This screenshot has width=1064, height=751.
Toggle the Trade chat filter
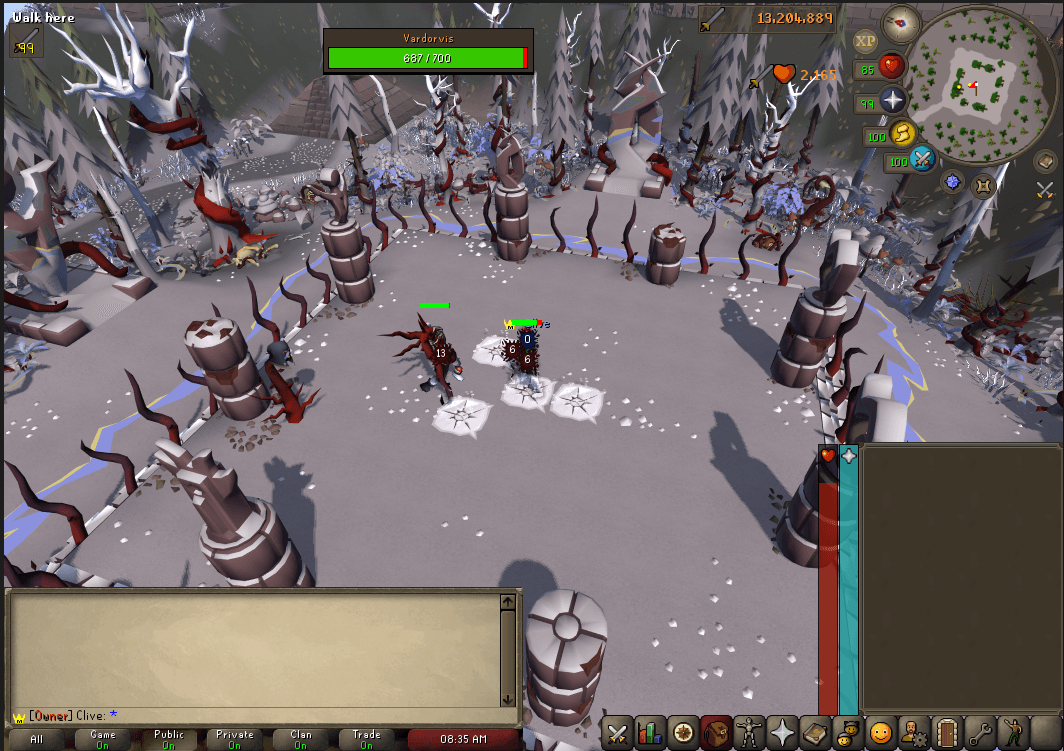point(367,740)
